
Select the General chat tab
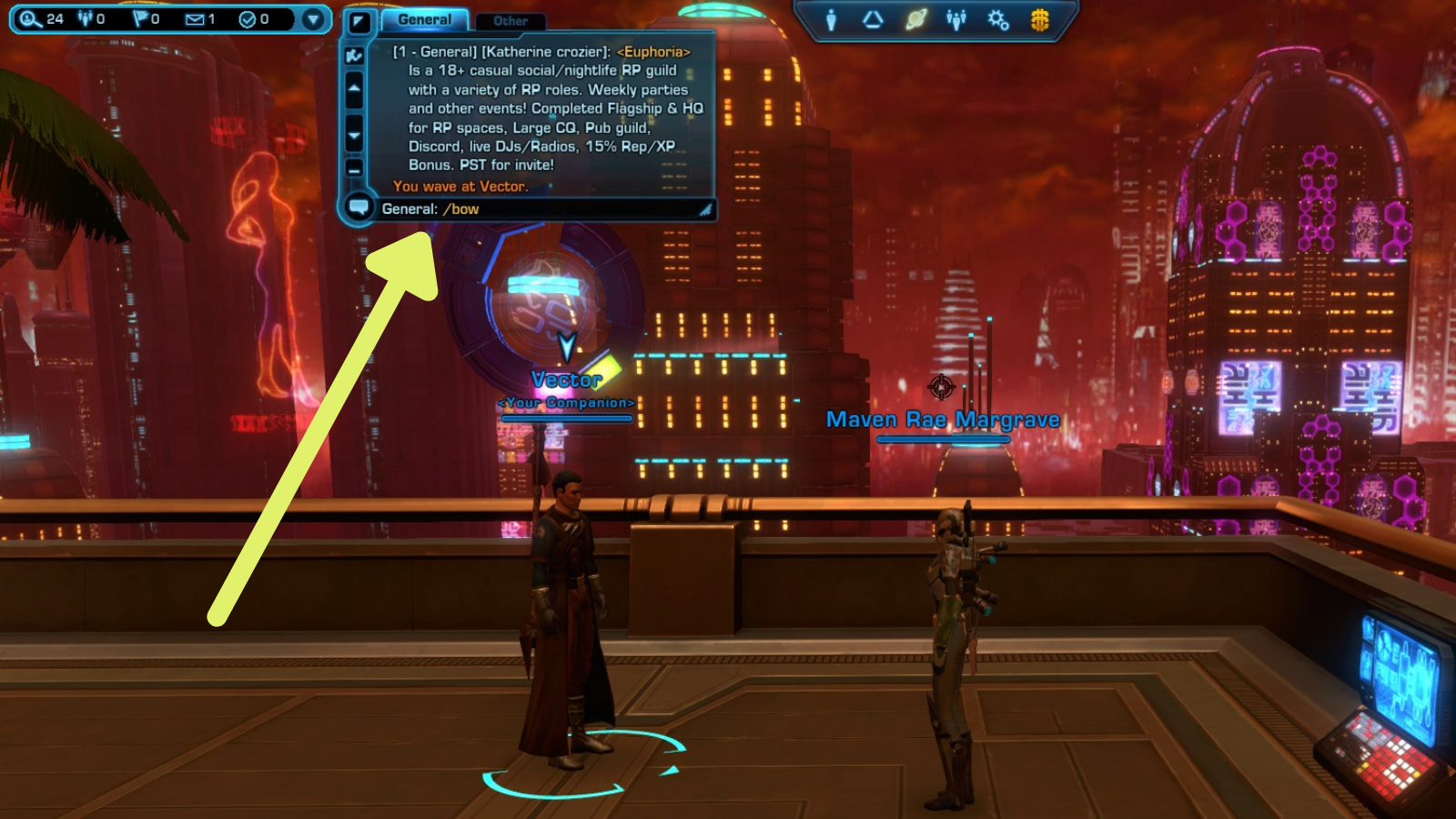[x=423, y=19]
